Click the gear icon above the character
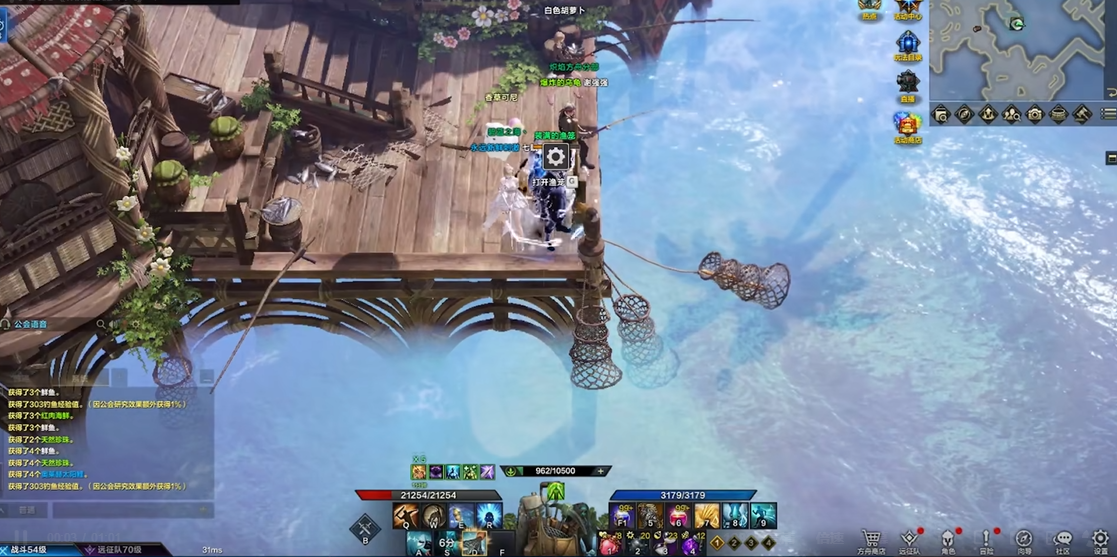Screen dimensions: 1117x557 [555, 156]
